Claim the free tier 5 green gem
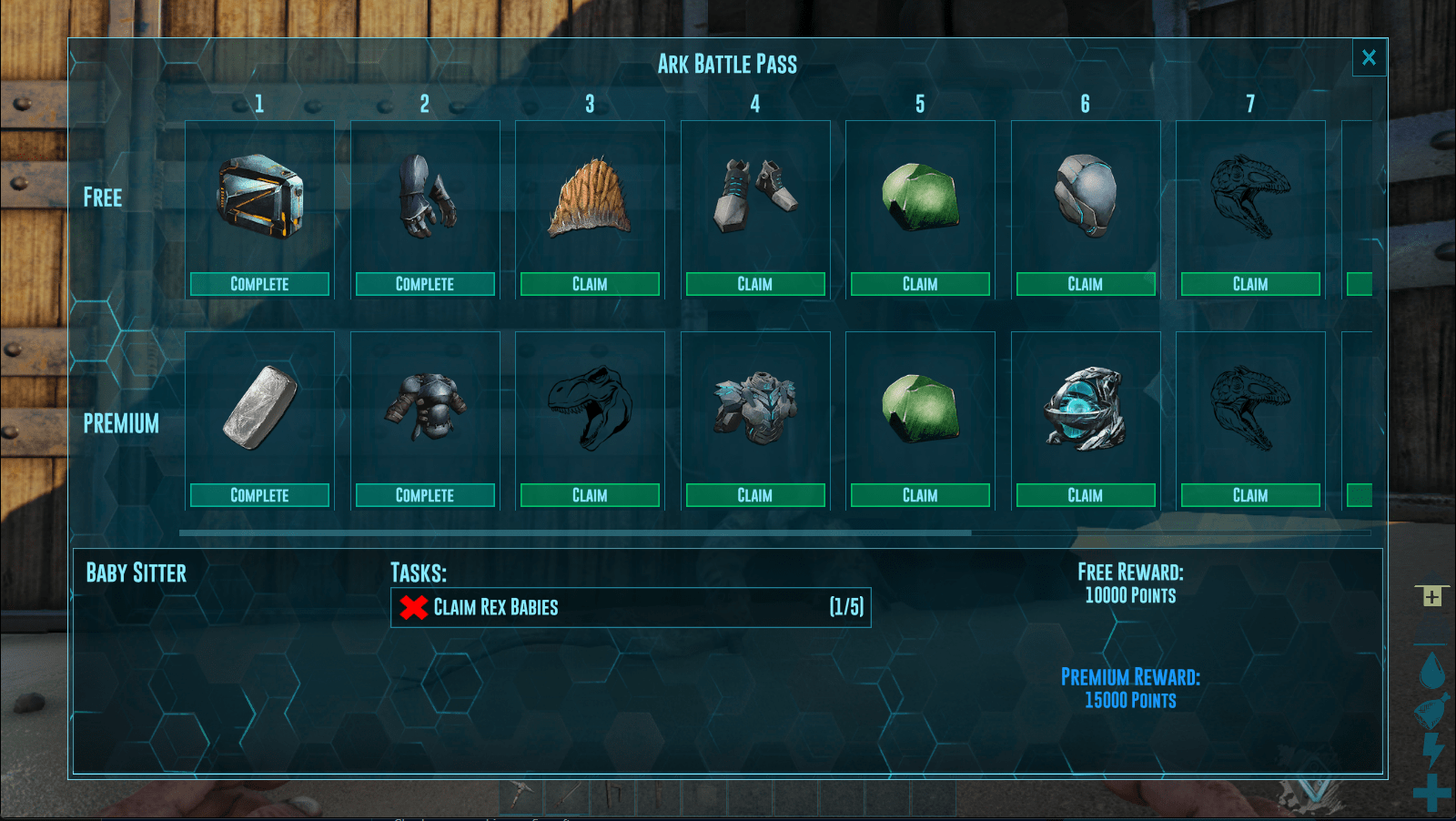1456x821 pixels. pyautogui.click(x=920, y=284)
